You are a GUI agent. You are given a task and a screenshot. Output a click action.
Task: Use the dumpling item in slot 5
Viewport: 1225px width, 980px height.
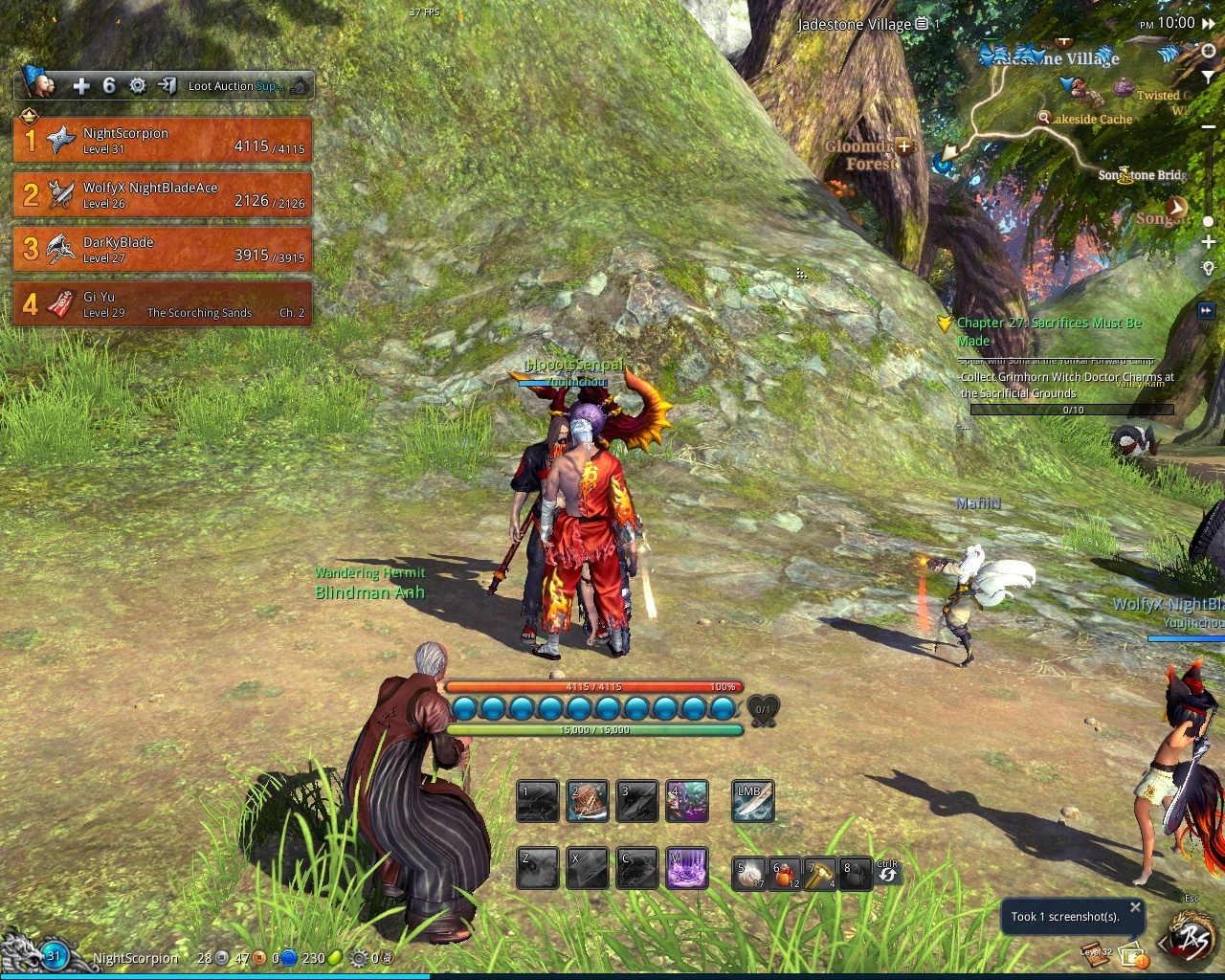click(x=749, y=873)
